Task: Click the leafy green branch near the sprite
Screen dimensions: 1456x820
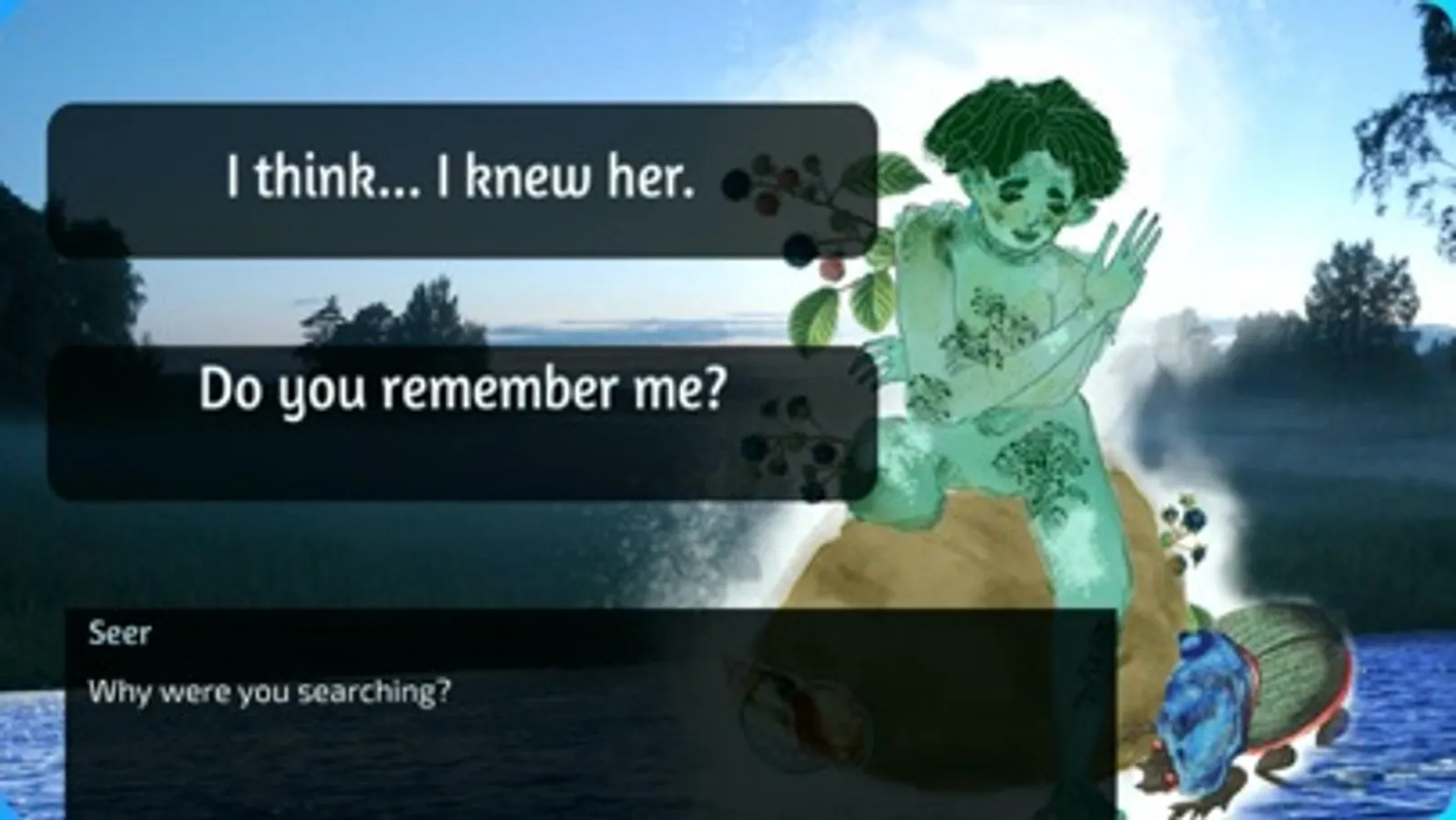Action: coord(874,301)
